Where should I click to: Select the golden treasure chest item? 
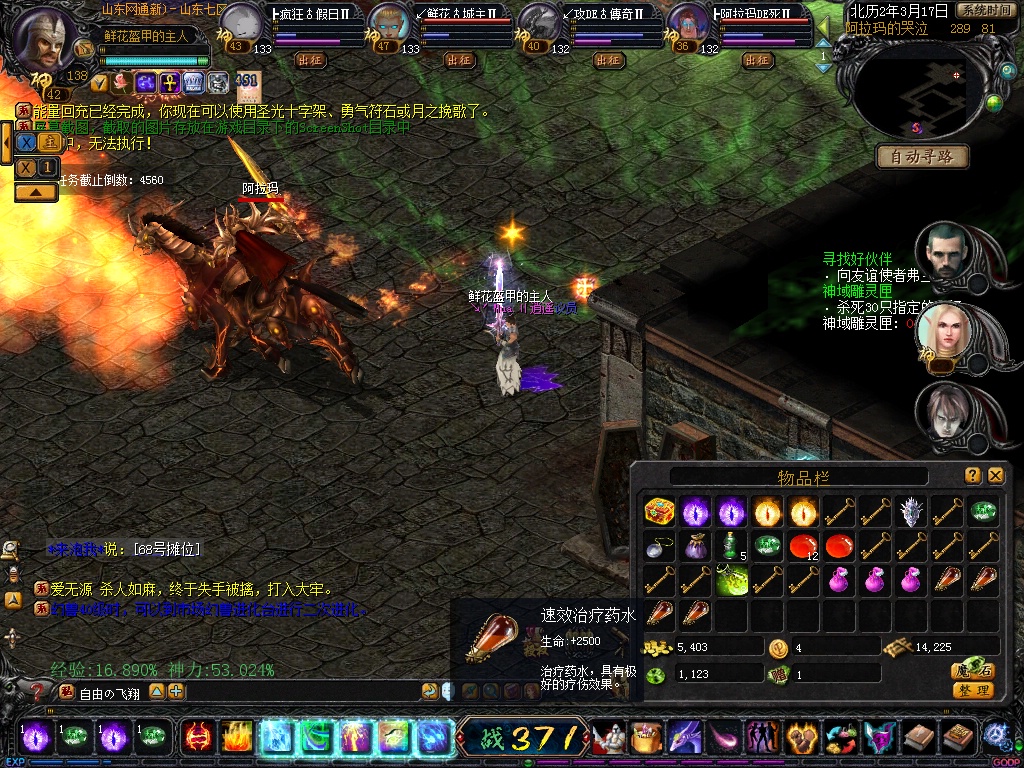pos(658,512)
